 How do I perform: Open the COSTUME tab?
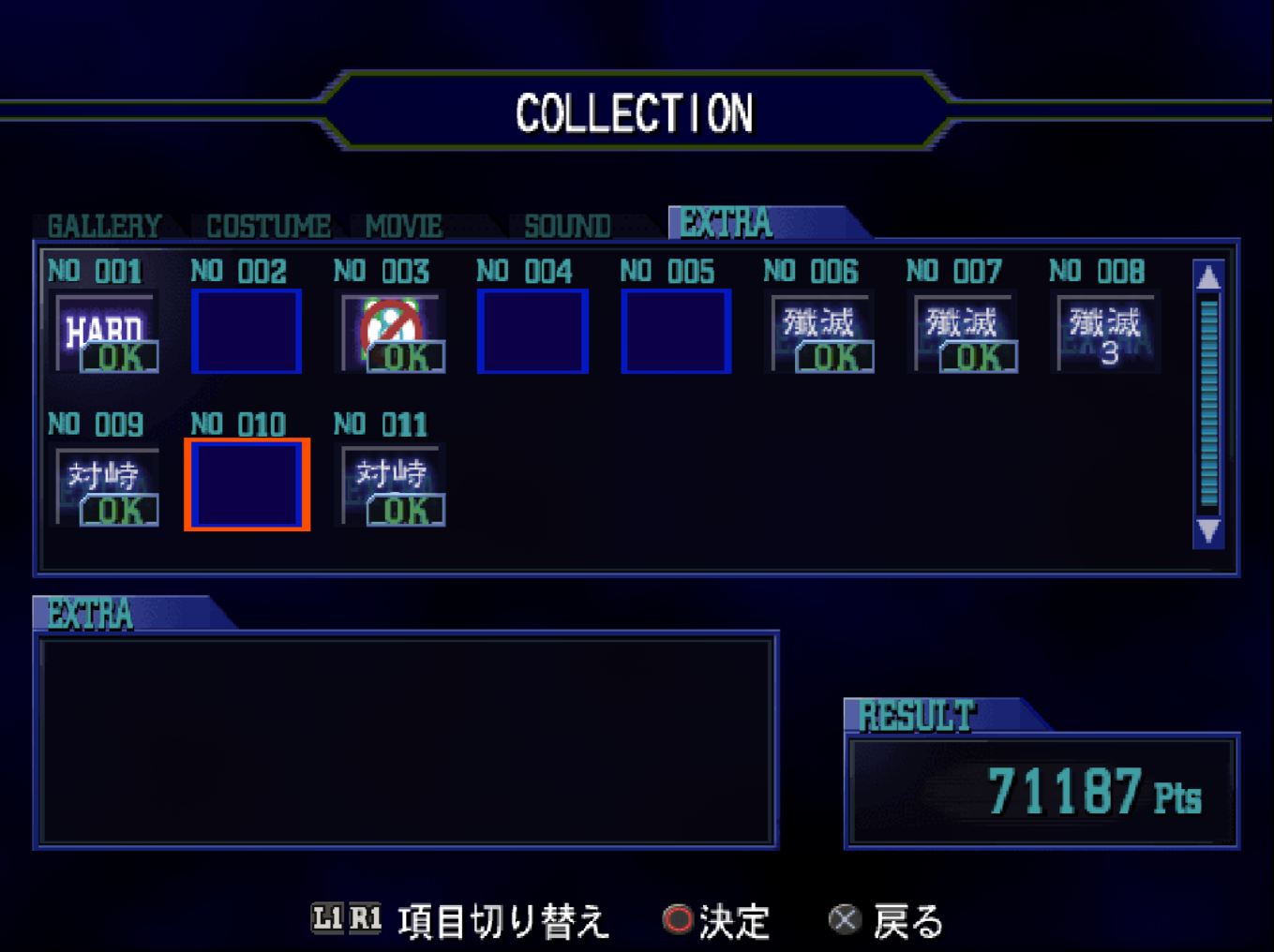pos(268,226)
